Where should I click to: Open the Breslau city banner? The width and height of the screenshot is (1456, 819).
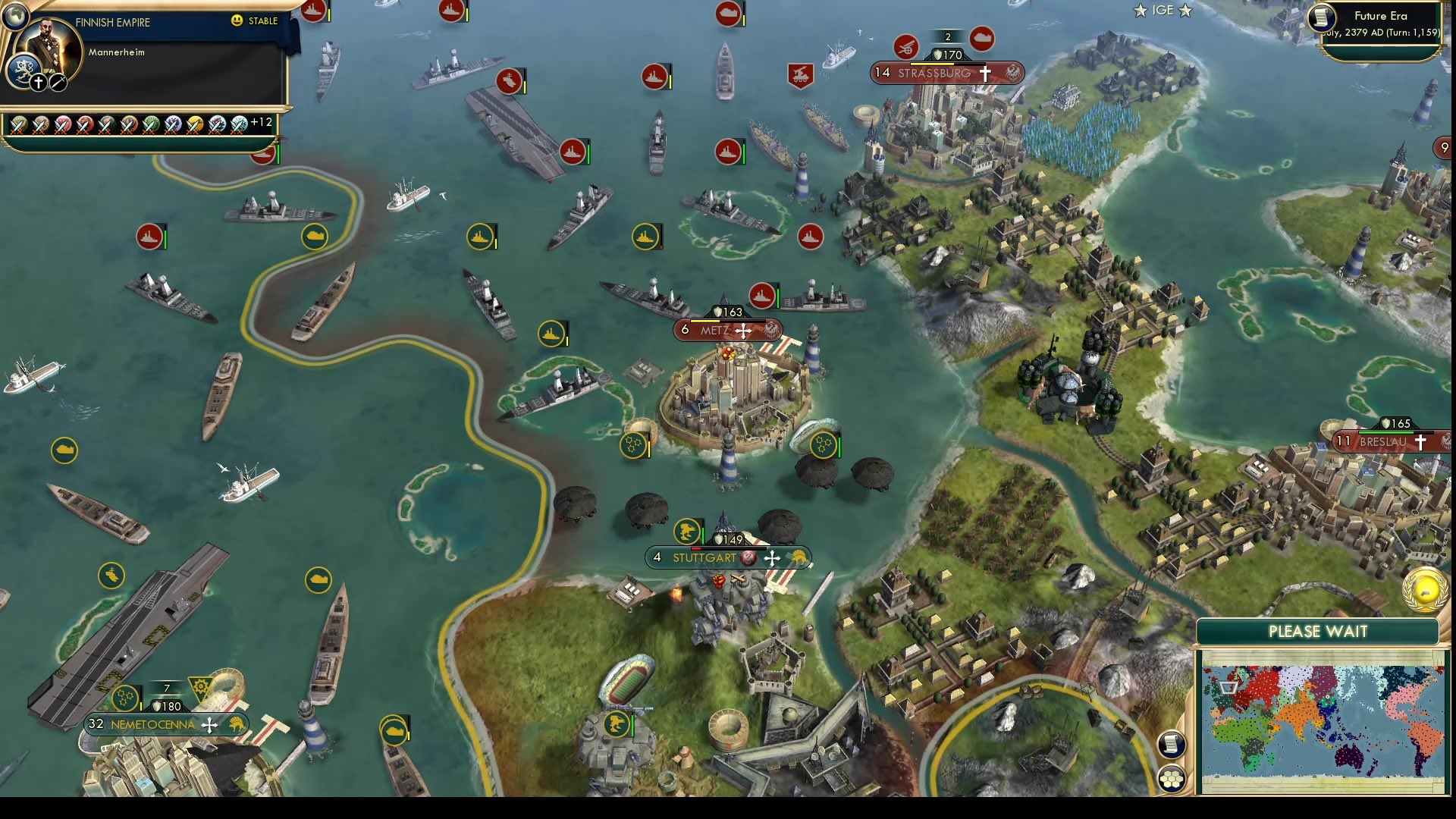pos(1382,441)
